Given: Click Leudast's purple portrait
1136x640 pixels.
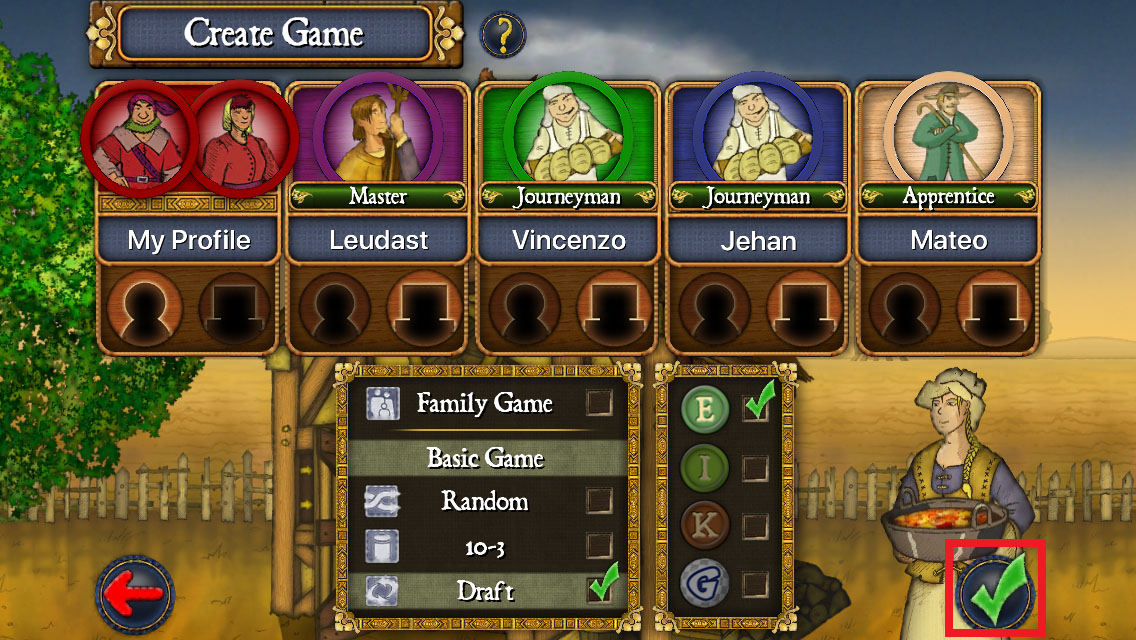Looking at the screenshot, I should coord(378,130).
